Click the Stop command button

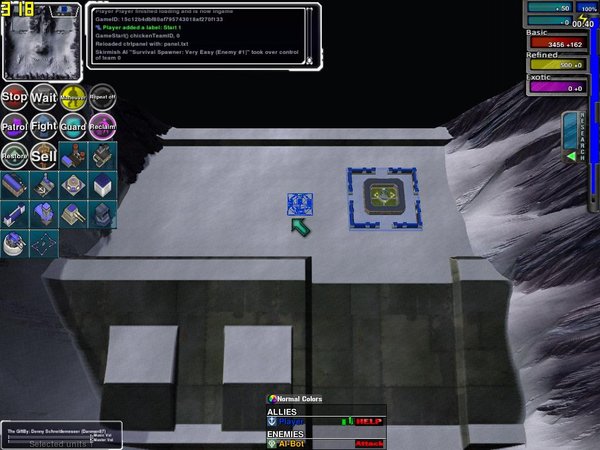tap(14, 97)
